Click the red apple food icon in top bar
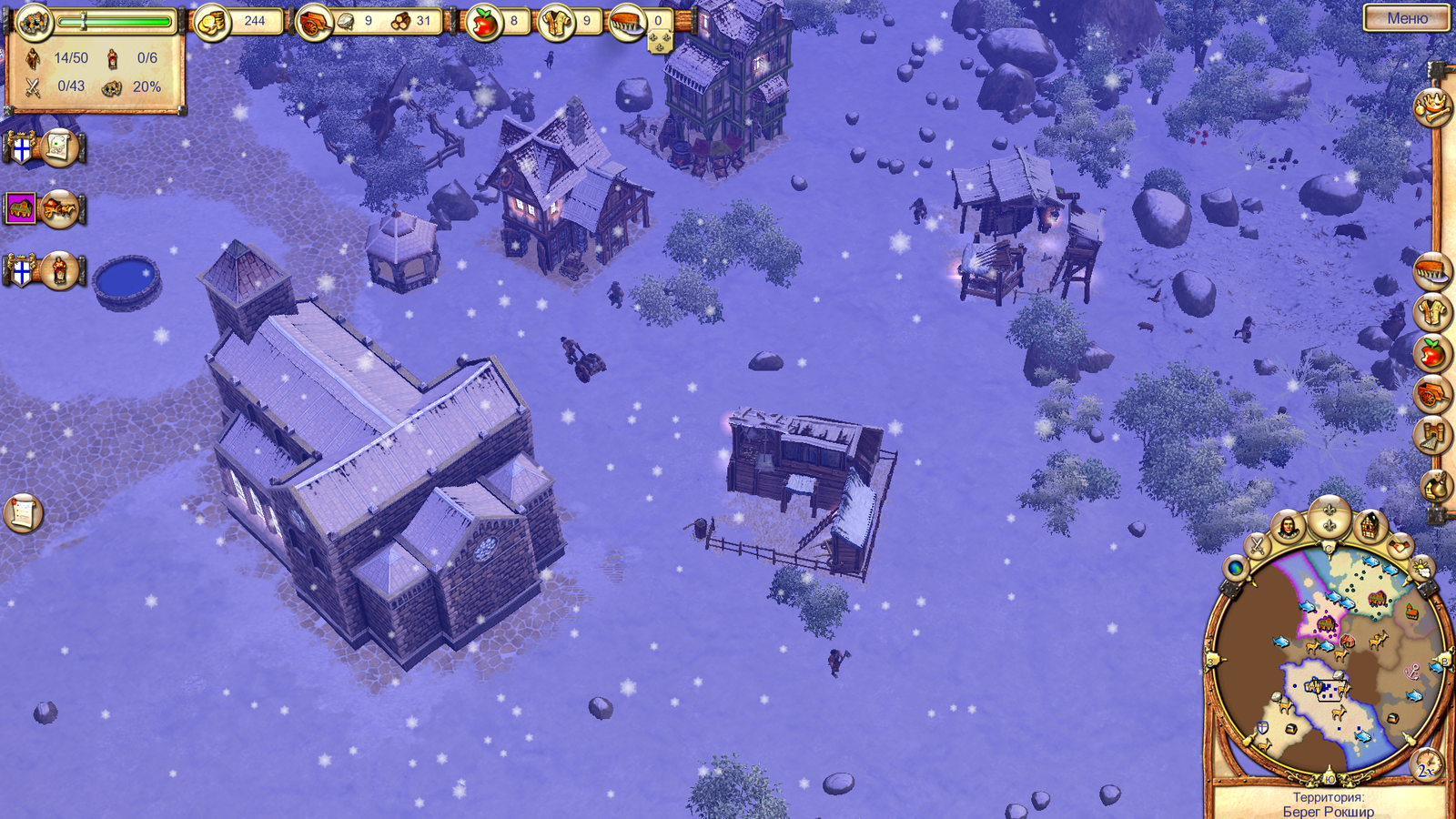This screenshot has height=819, width=1456. tap(483, 22)
